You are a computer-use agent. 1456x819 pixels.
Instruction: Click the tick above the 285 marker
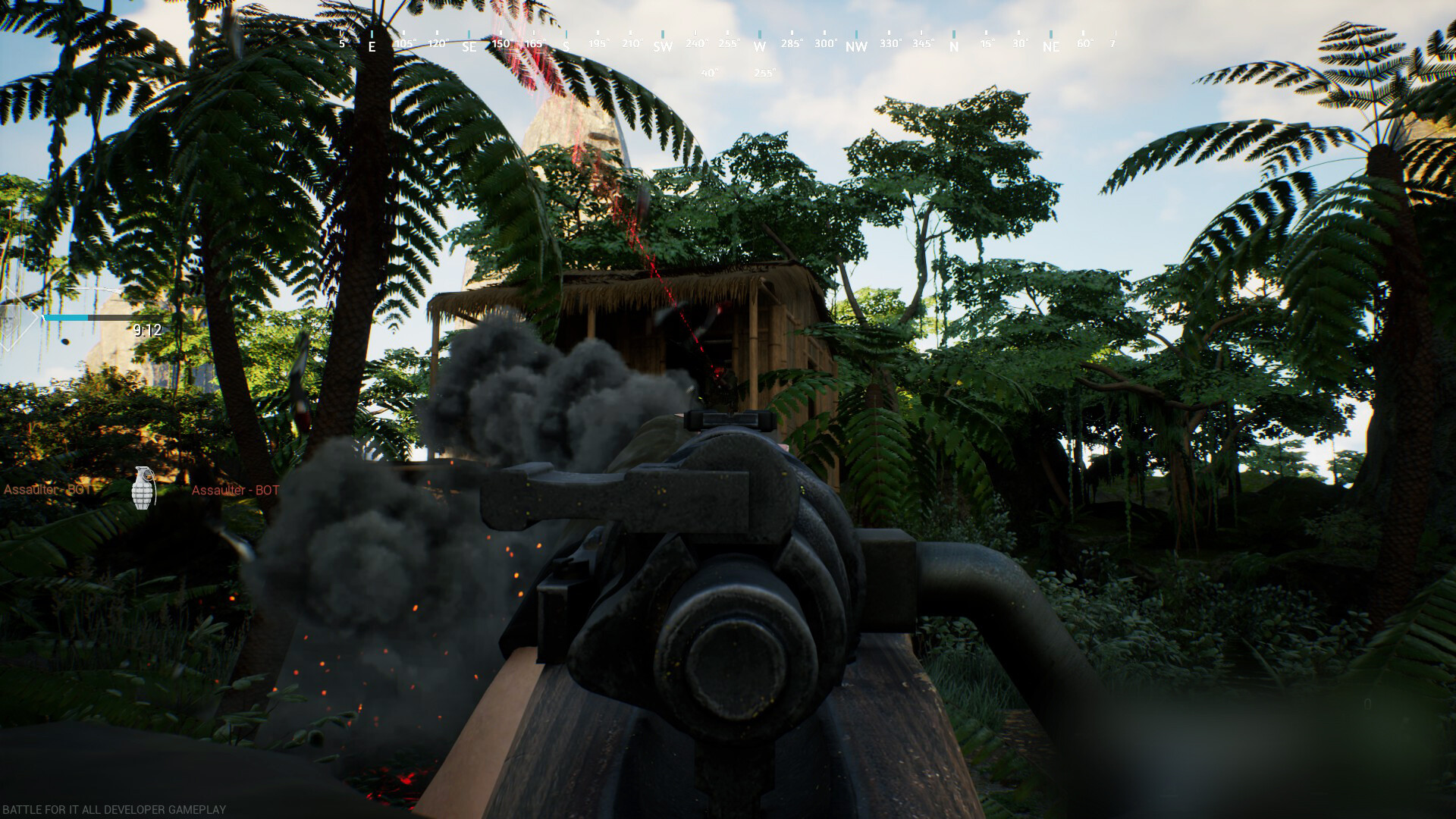pyautogui.click(x=792, y=34)
